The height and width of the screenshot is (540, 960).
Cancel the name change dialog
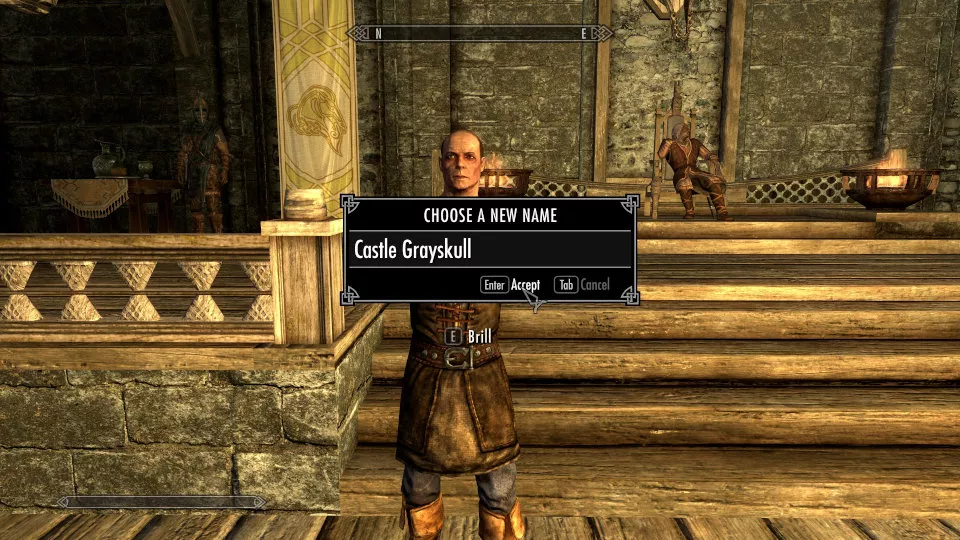tap(594, 285)
